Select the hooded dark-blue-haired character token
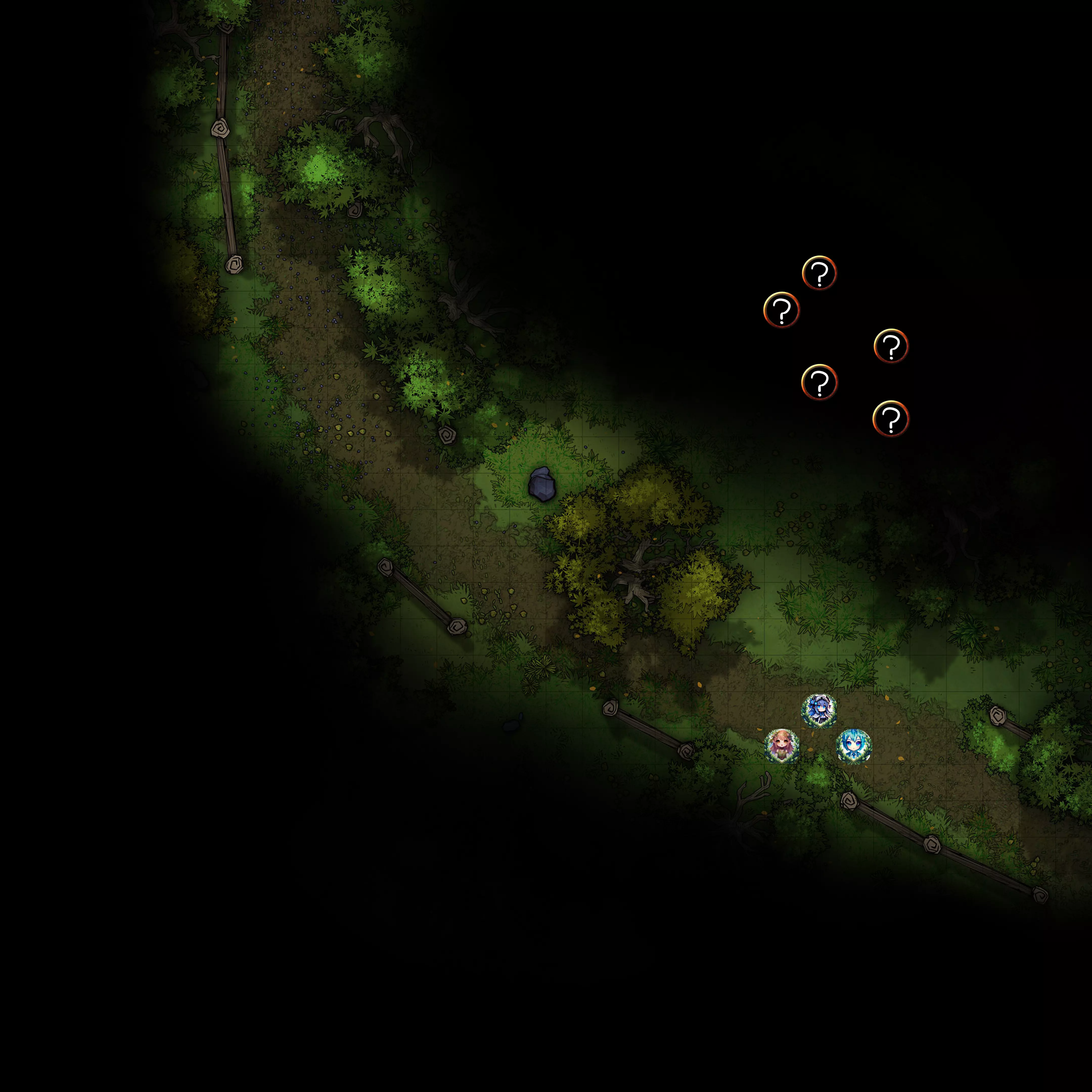The image size is (1092, 1092). [819, 711]
